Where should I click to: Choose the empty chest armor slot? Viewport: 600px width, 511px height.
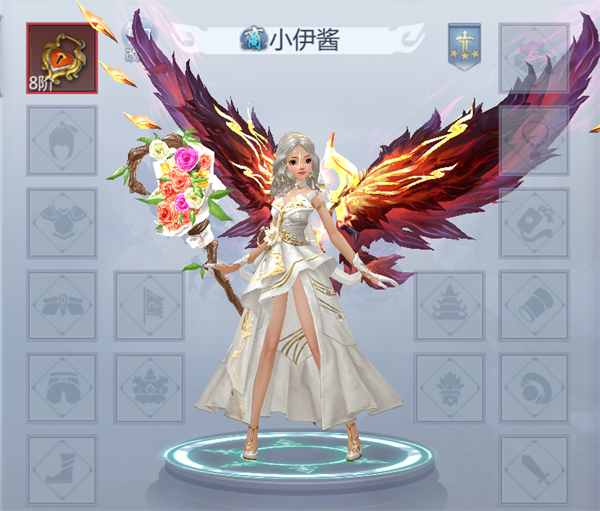62,223
